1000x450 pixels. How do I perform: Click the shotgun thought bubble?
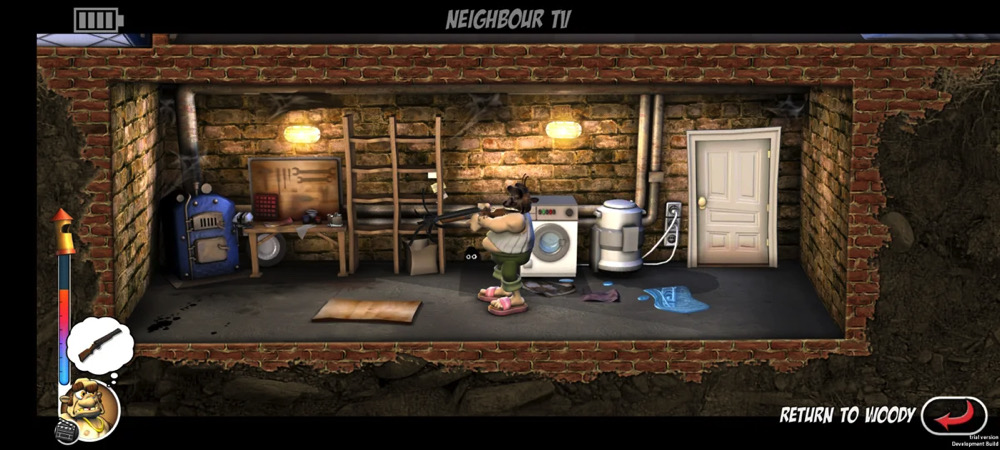99,344
